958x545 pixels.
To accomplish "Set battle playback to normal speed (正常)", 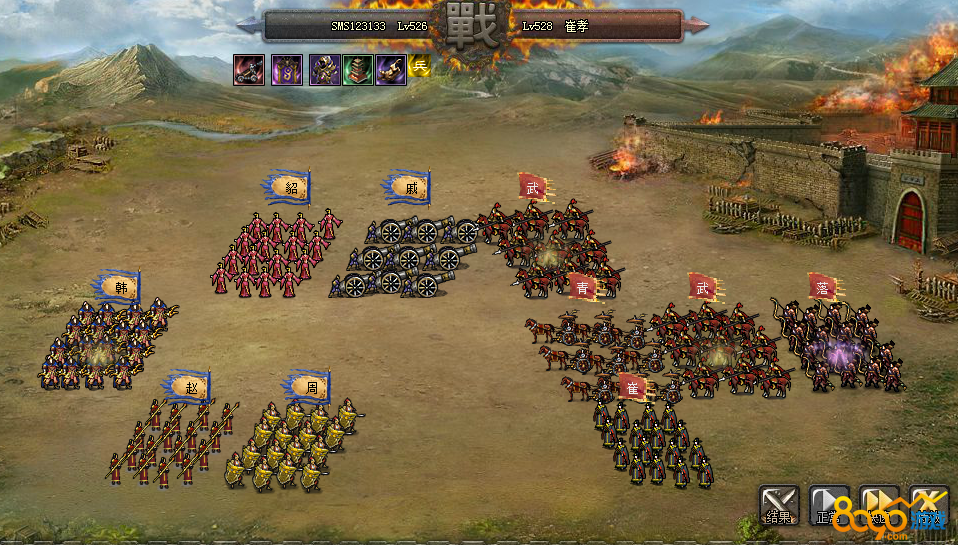I will 828,505.
